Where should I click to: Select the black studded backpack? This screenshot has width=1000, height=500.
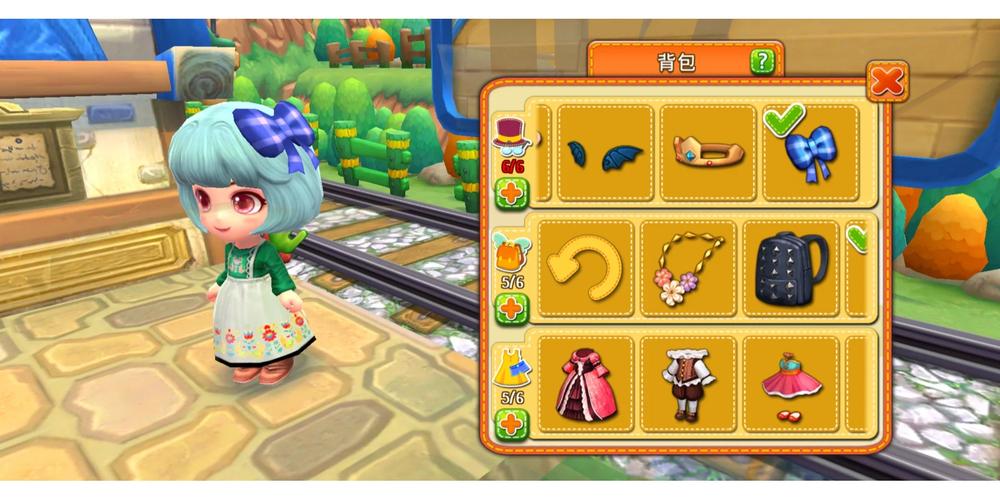click(790, 268)
